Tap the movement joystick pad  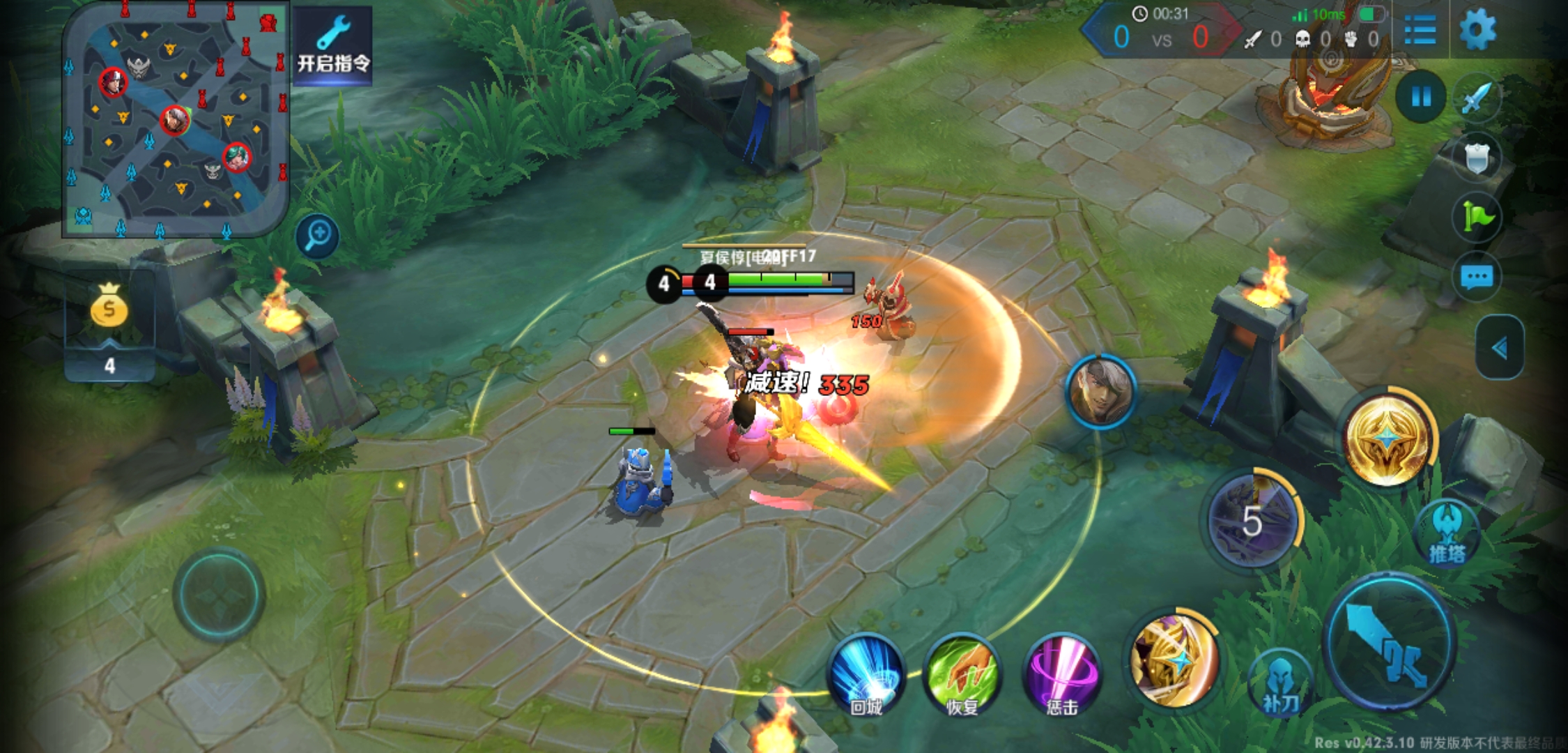pos(219,595)
